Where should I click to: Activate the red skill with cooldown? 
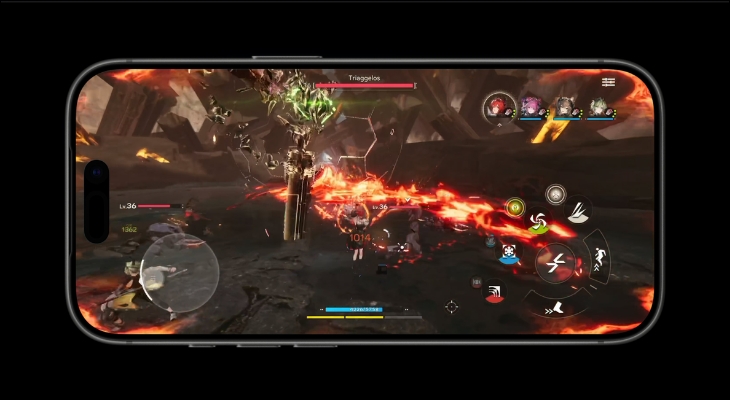495,291
